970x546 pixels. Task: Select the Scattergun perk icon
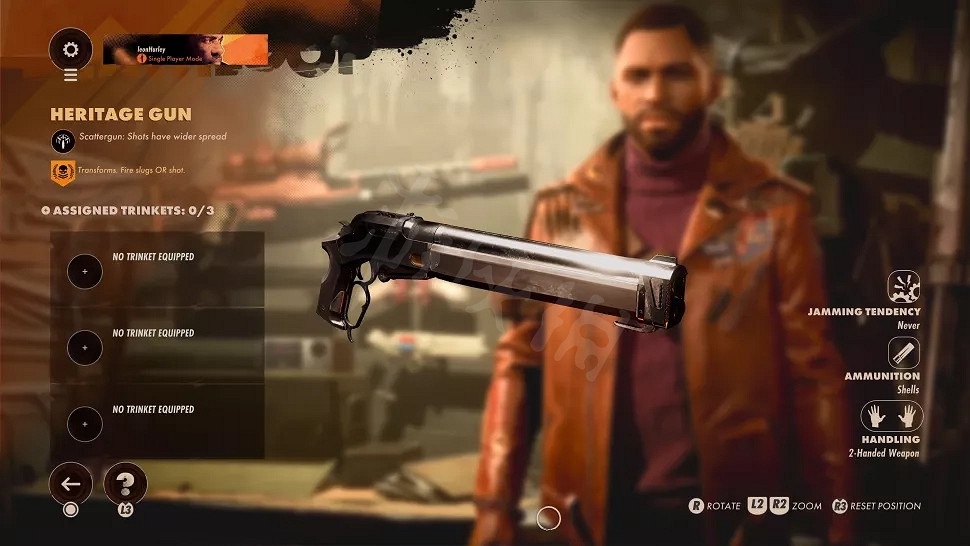pyautogui.click(x=62, y=139)
